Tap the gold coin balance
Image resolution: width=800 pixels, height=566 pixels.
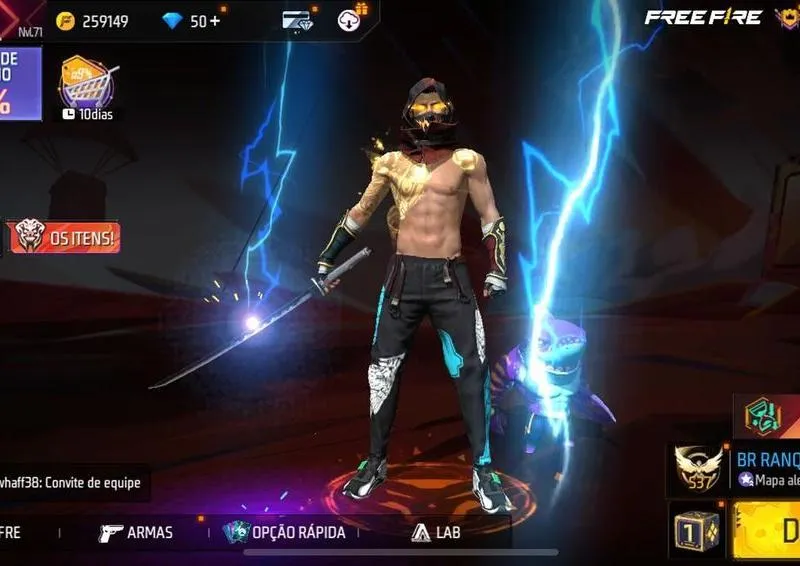pyautogui.click(x=94, y=21)
